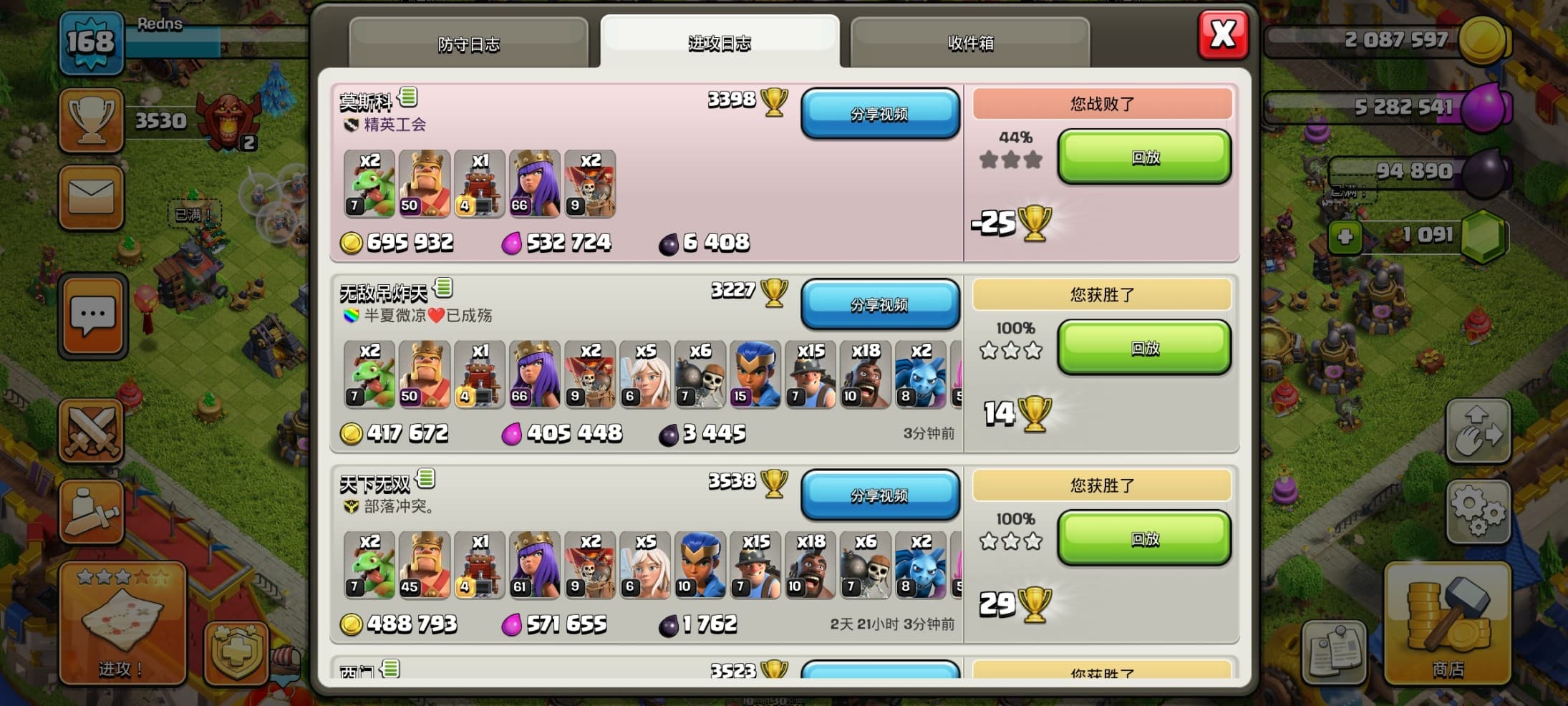Open the shield protection icon
The image size is (1568, 706).
[236, 652]
